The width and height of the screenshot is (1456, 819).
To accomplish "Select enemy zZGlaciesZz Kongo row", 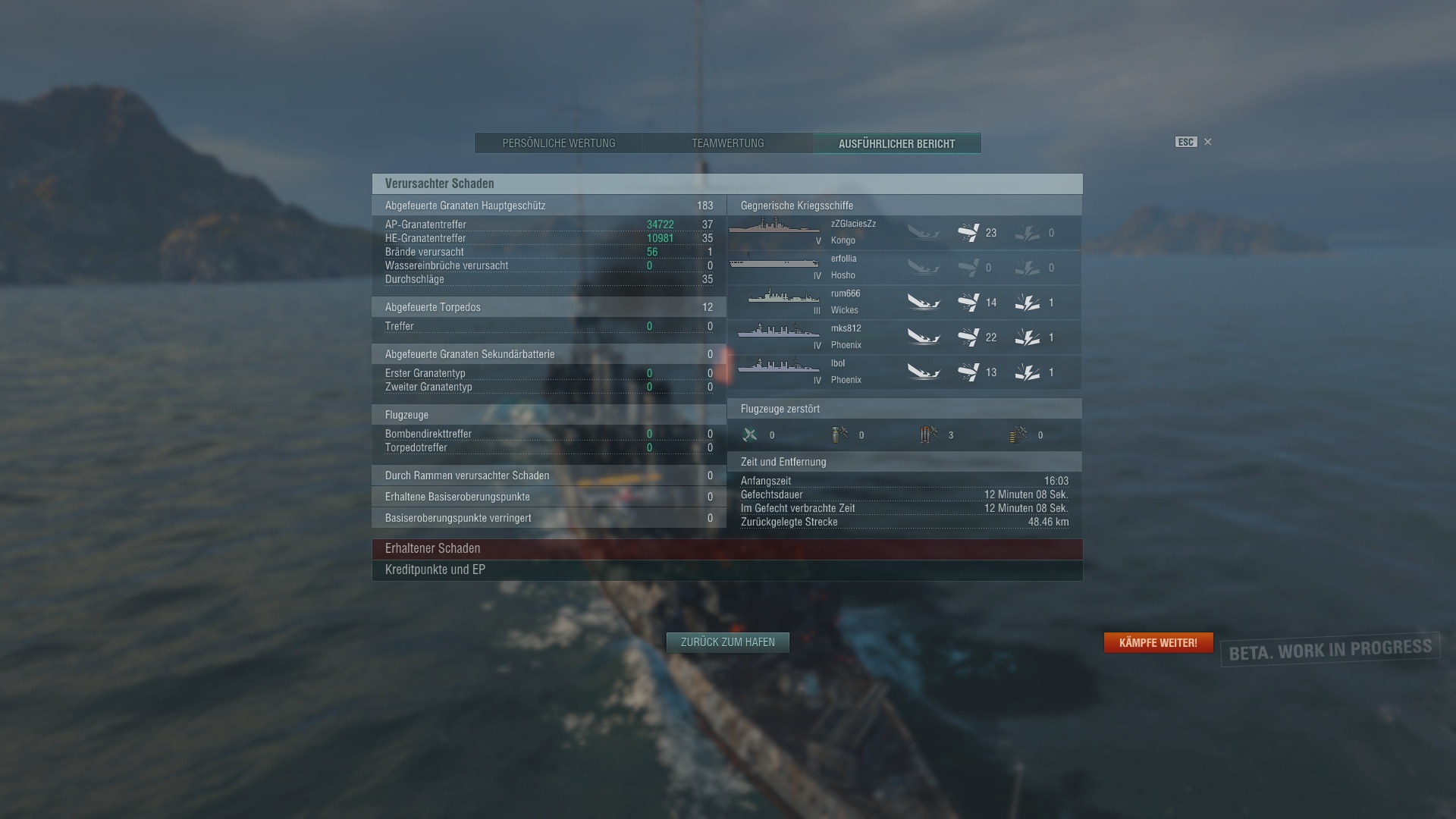I will [904, 232].
